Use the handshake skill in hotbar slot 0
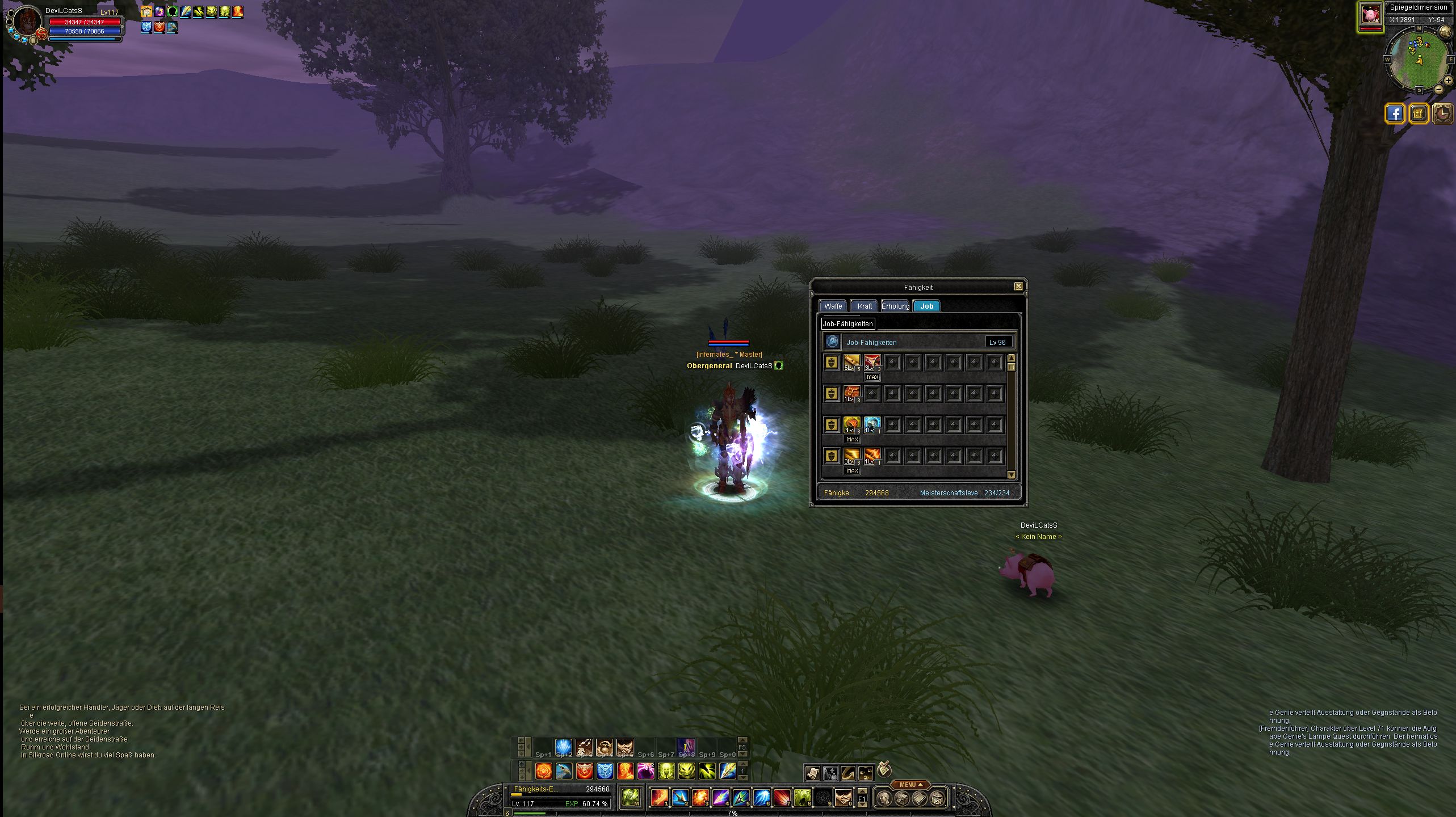The width and height of the screenshot is (1456, 817). (843, 798)
